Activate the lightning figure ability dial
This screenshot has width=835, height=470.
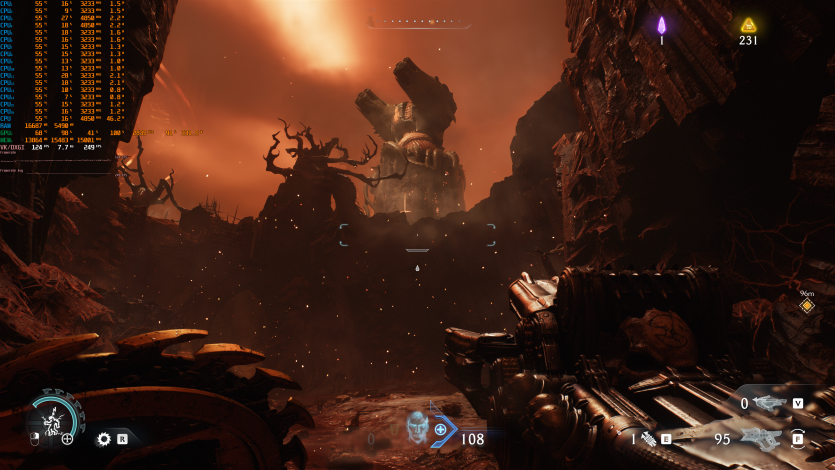click(51, 416)
